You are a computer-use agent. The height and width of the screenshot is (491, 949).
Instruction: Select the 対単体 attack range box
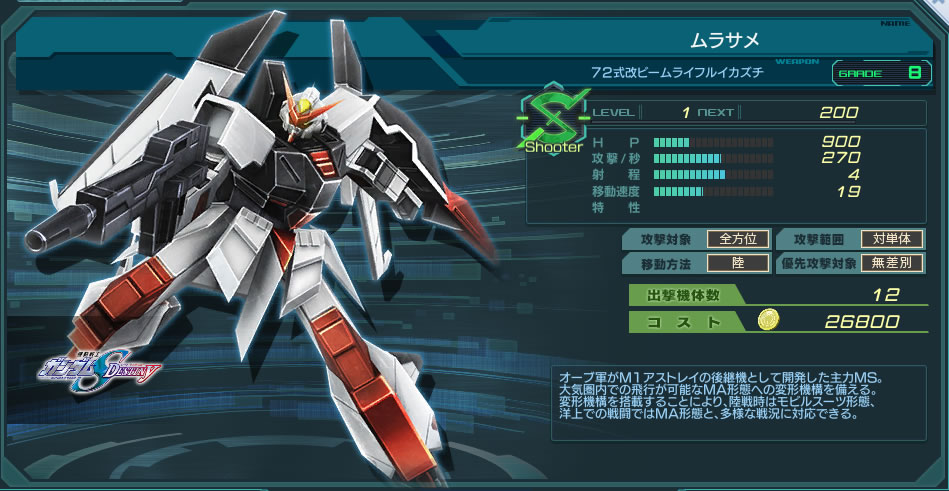pyautogui.click(x=892, y=239)
